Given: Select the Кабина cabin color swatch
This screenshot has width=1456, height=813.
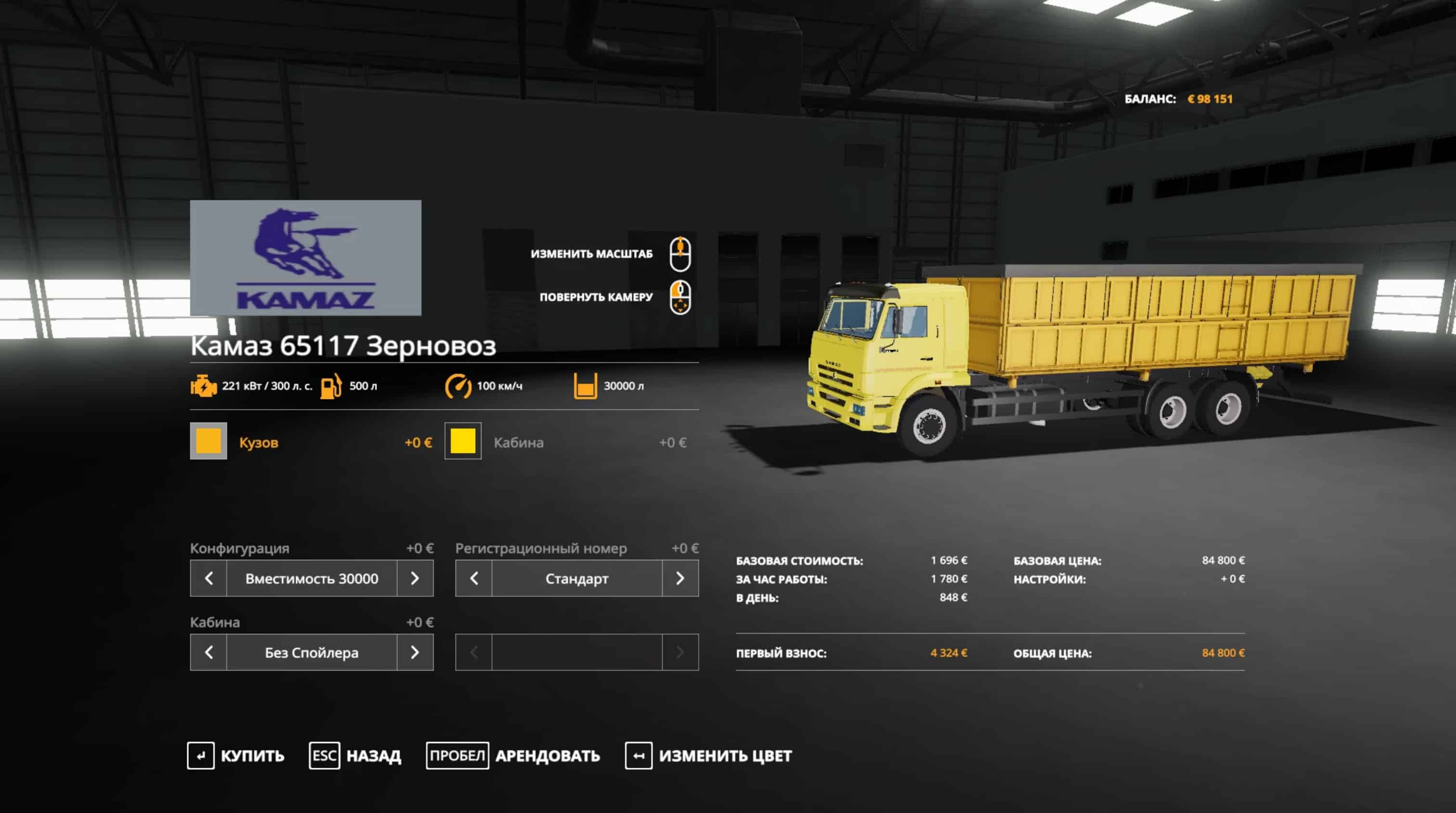Looking at the screenshot, I should [x=462, y=441].
